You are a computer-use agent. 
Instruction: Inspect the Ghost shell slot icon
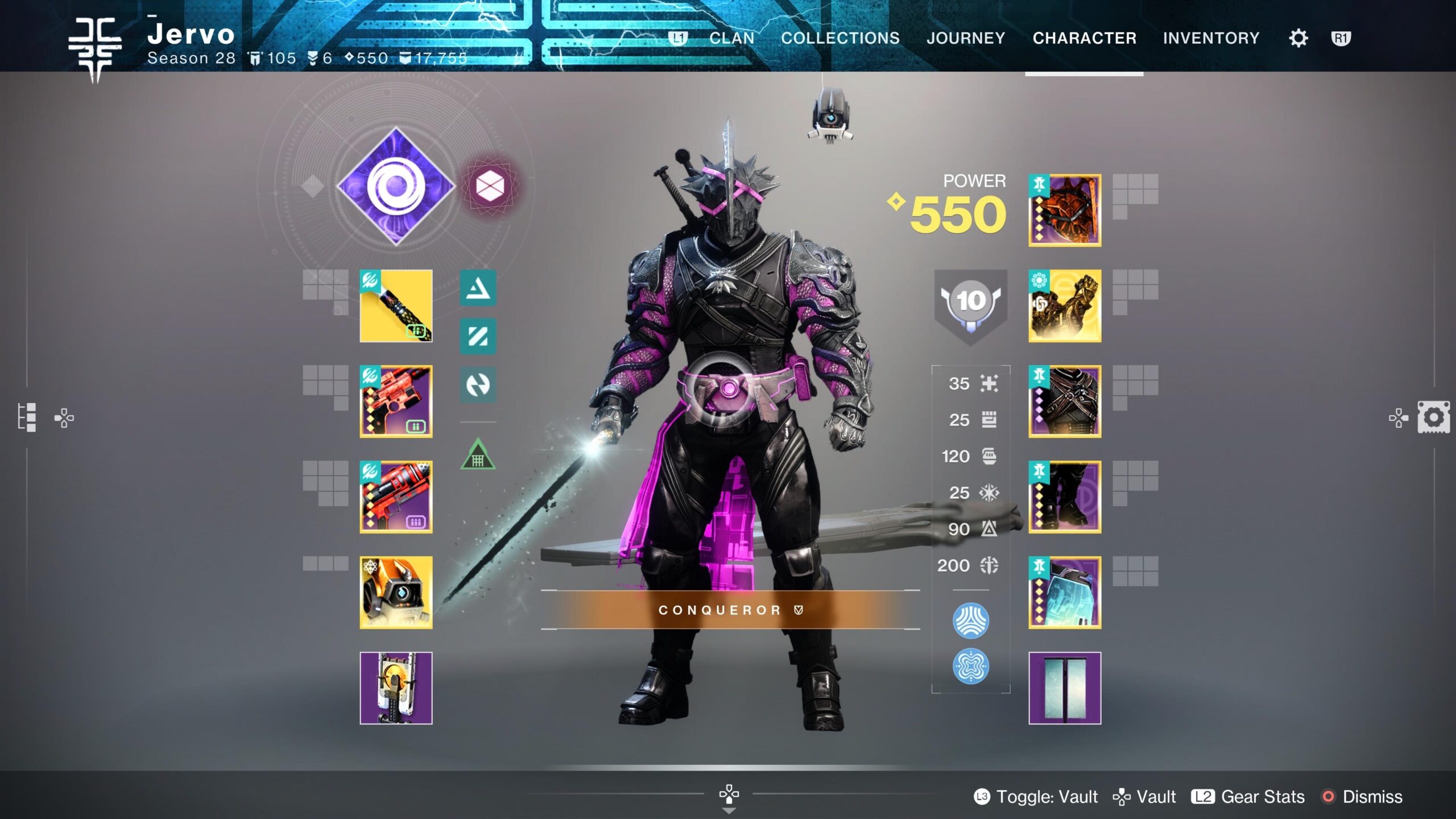pyautogui.click(x=395, y=591)
